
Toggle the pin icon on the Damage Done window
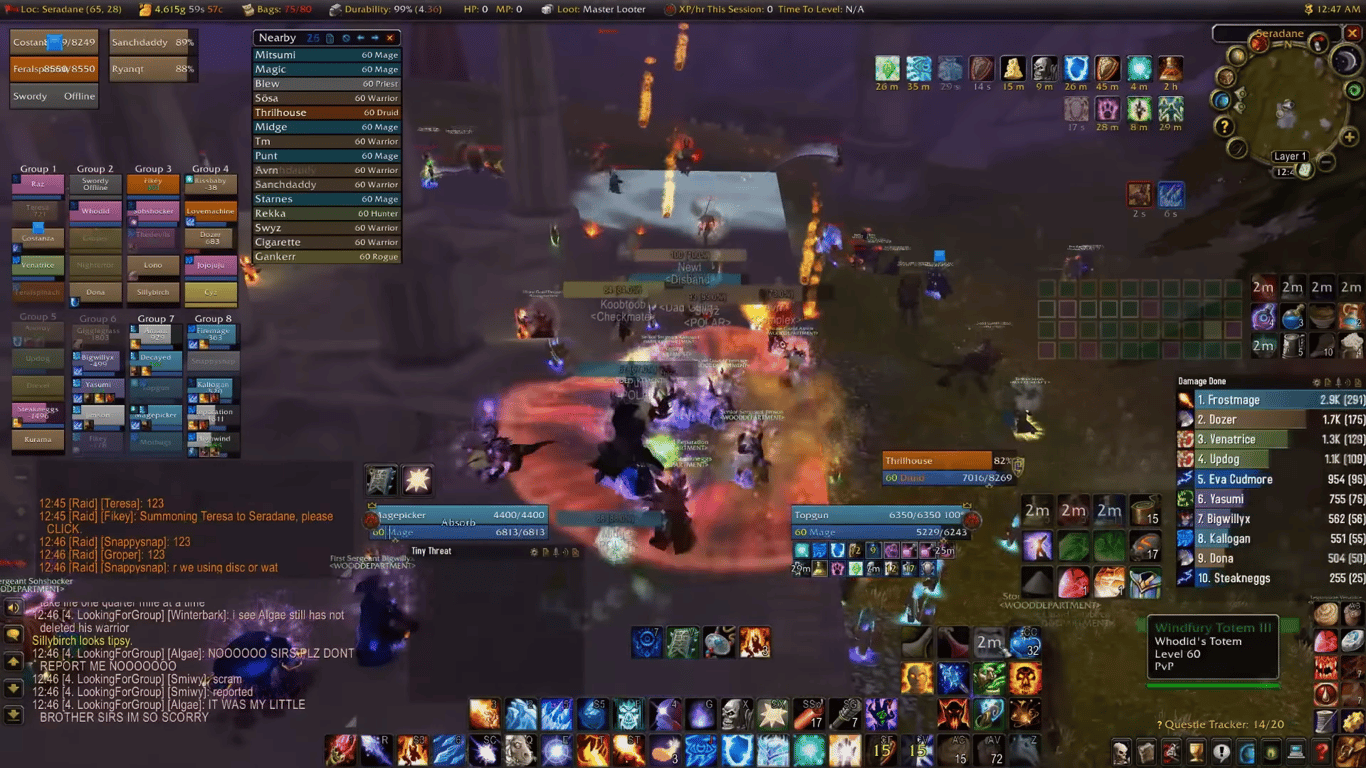[1340, 382]
